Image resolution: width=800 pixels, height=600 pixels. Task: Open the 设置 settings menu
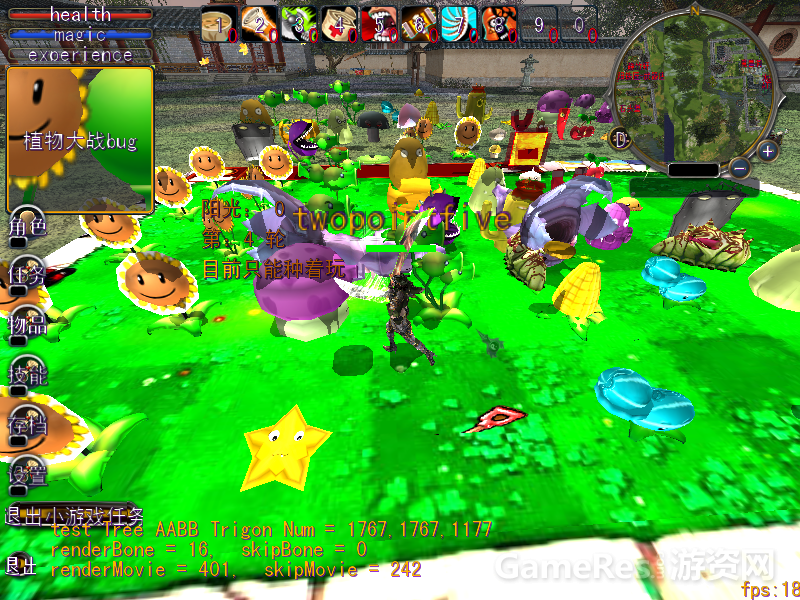[x=27, y=476]
